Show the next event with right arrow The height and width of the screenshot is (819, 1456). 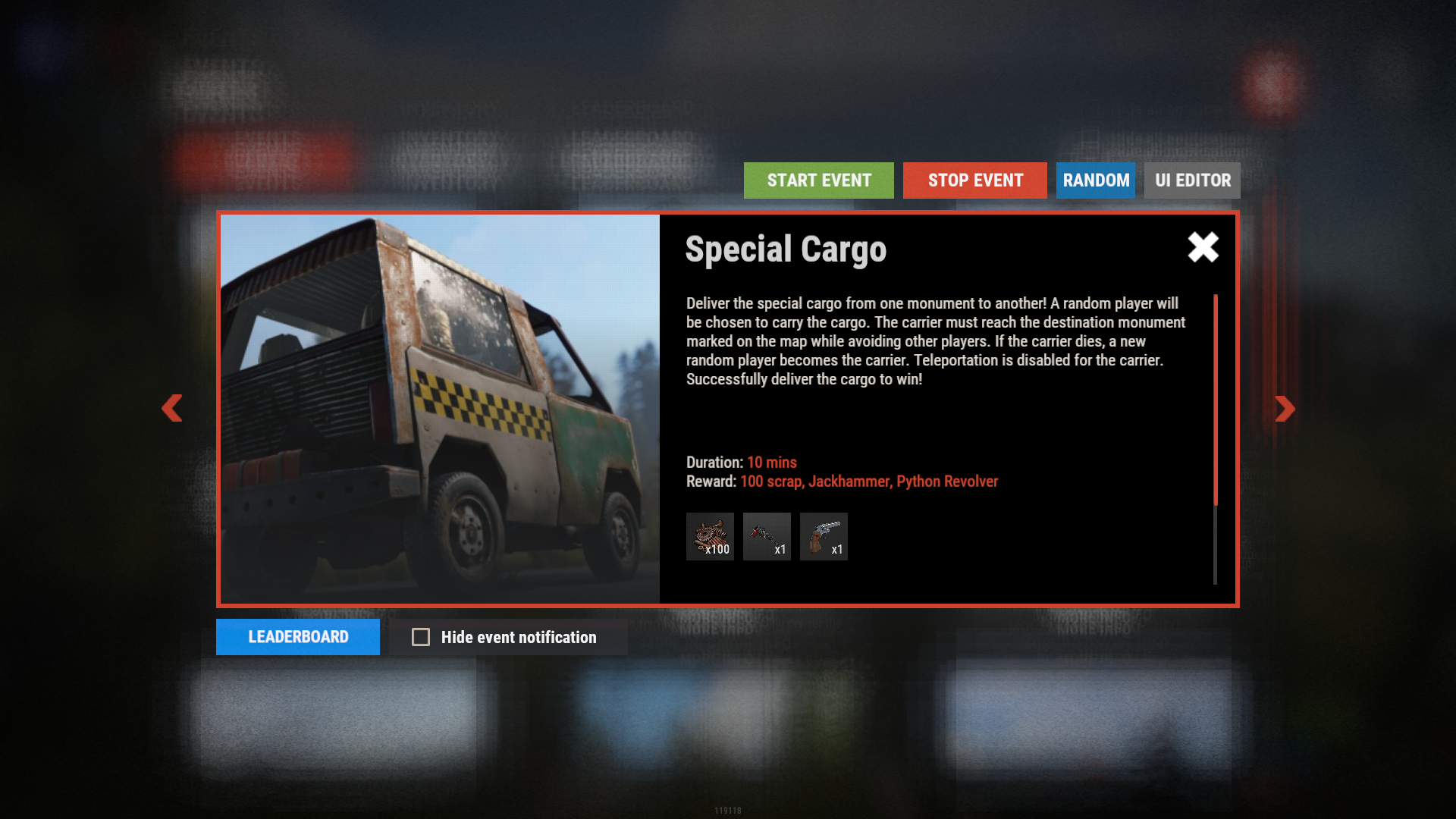[1285, 409]
